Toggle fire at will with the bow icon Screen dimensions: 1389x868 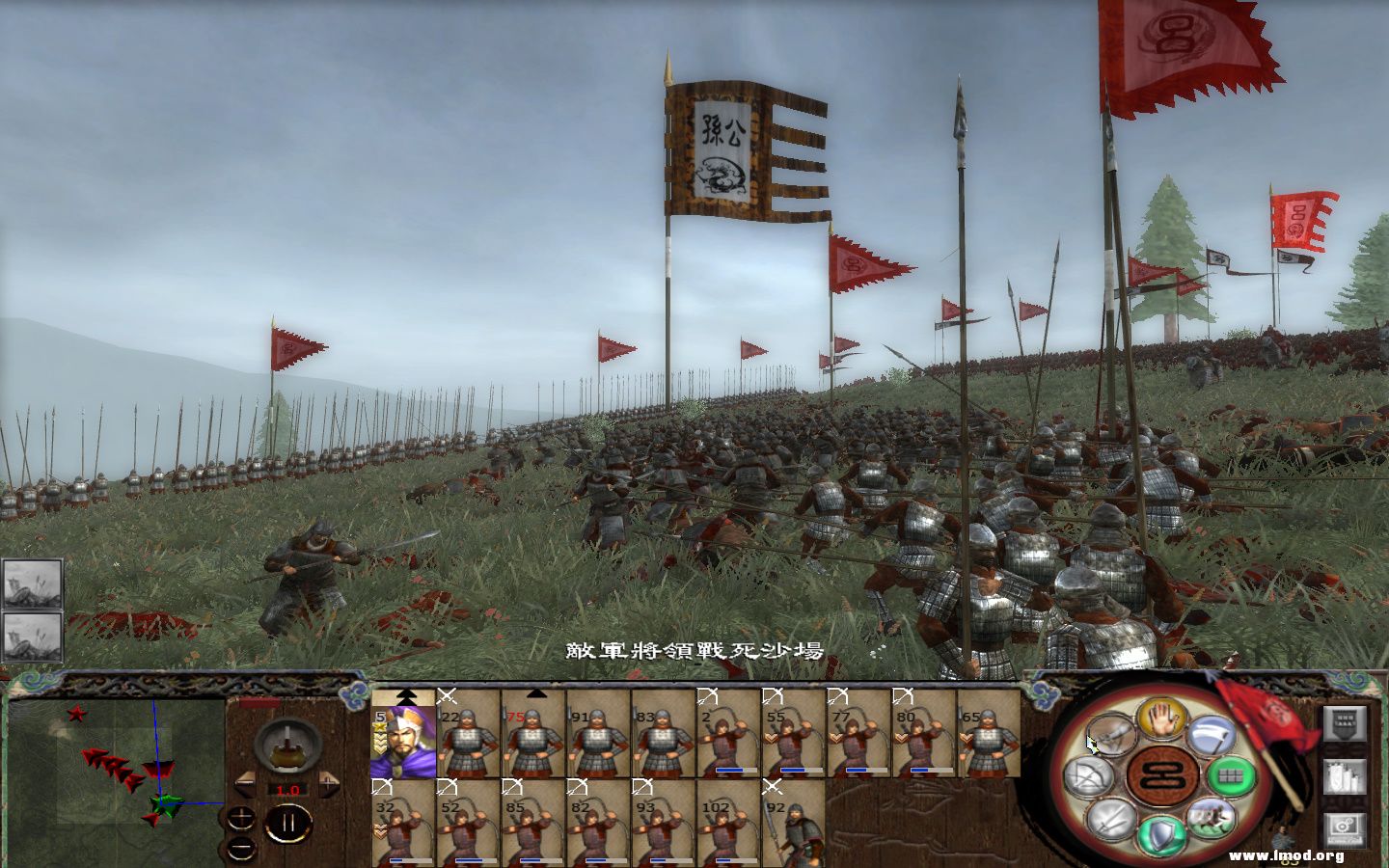pos(1088,775)
